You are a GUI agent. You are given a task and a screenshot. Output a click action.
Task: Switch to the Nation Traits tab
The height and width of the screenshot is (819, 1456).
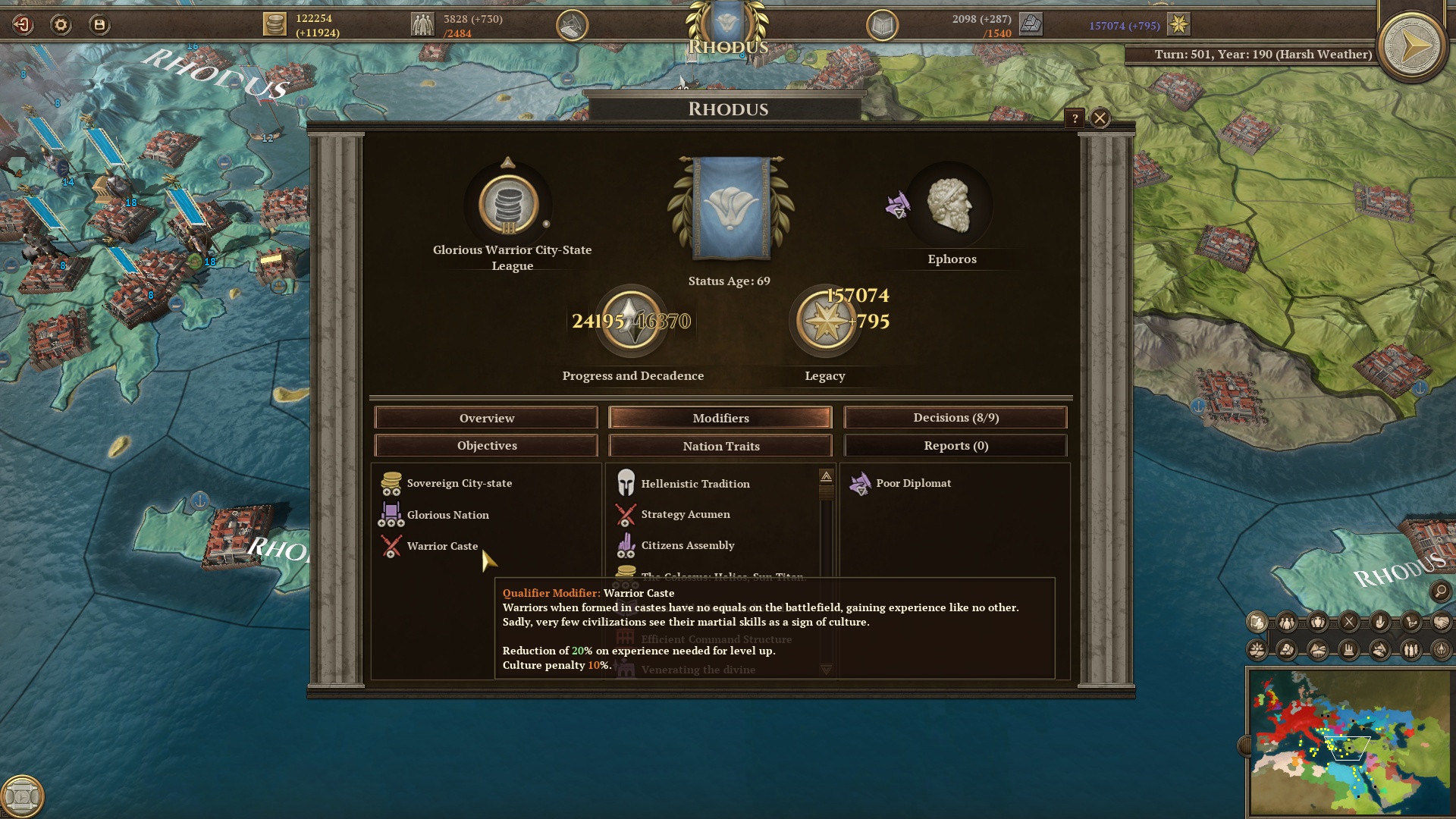720,445
